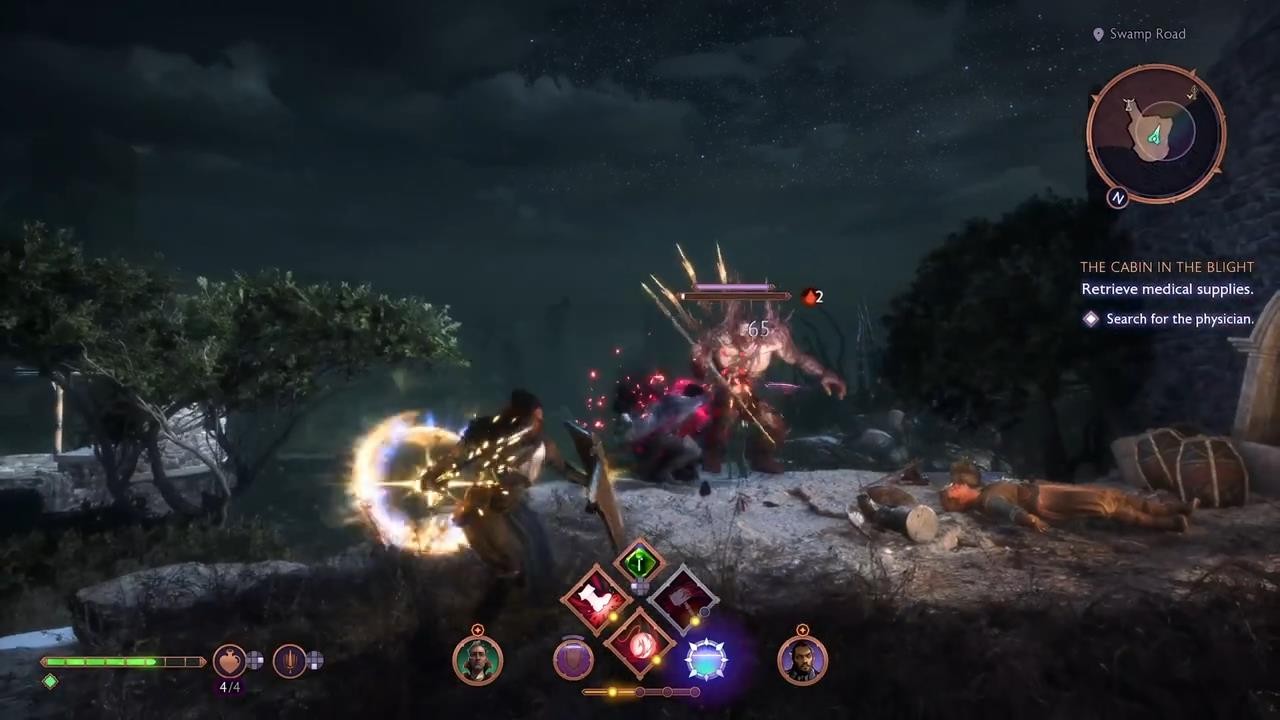This screenshot has width=1280, height=720.
Task: Select the right companion portrait
Action: click(x=802, y=660)
